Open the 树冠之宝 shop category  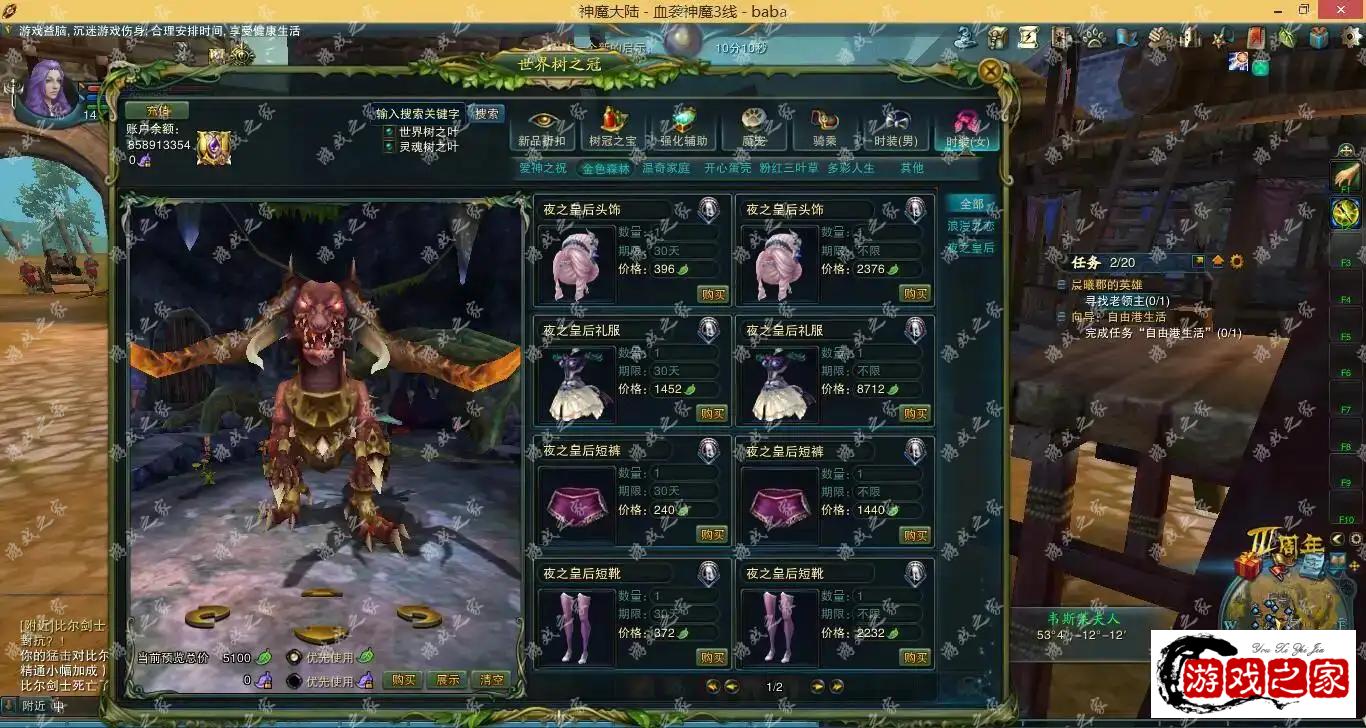612,129
